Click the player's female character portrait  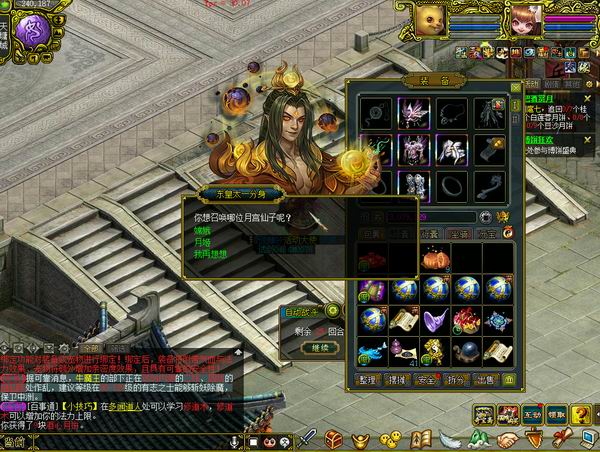coord(527,20)
